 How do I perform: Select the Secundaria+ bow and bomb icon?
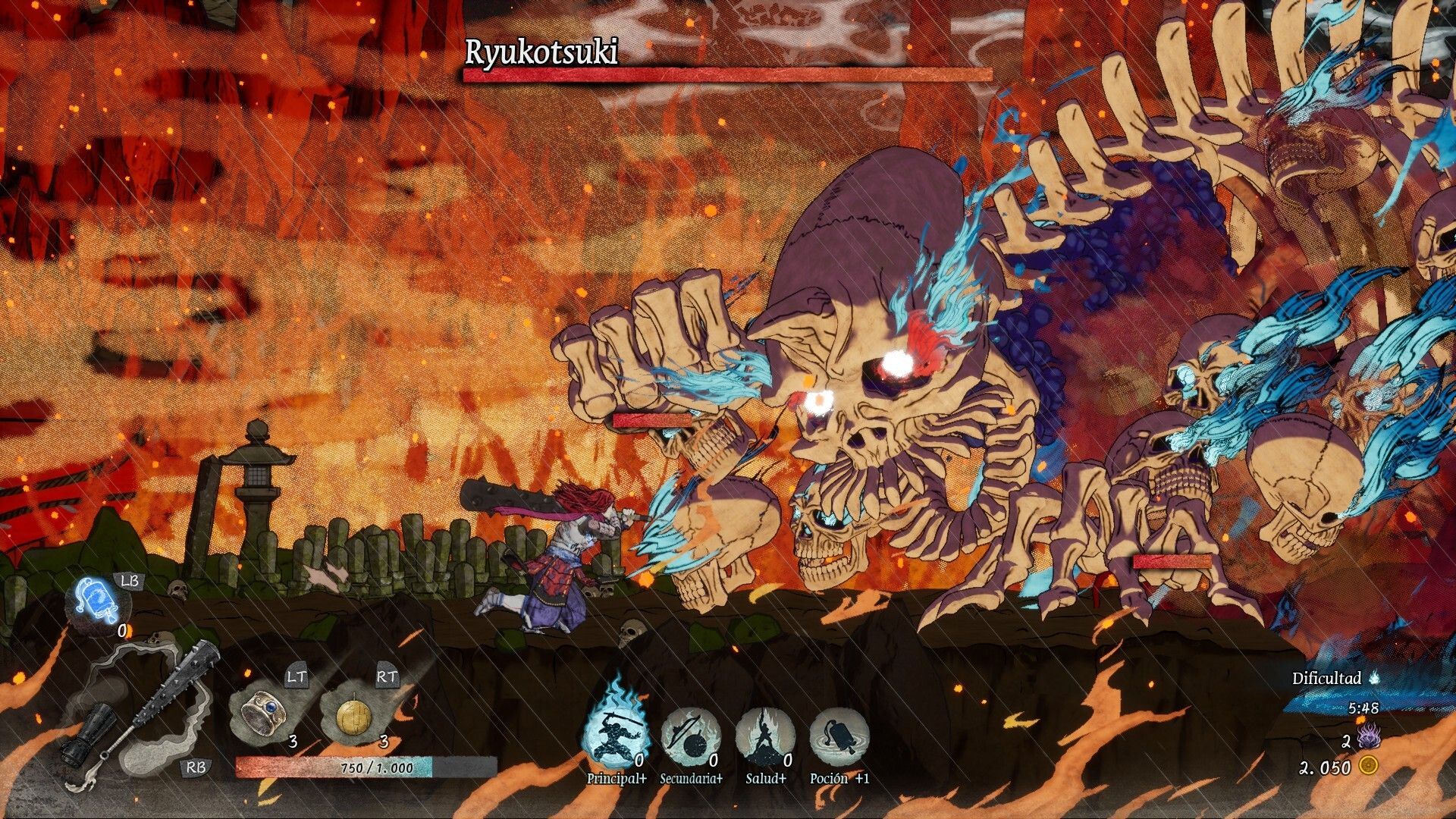[690, 735]
